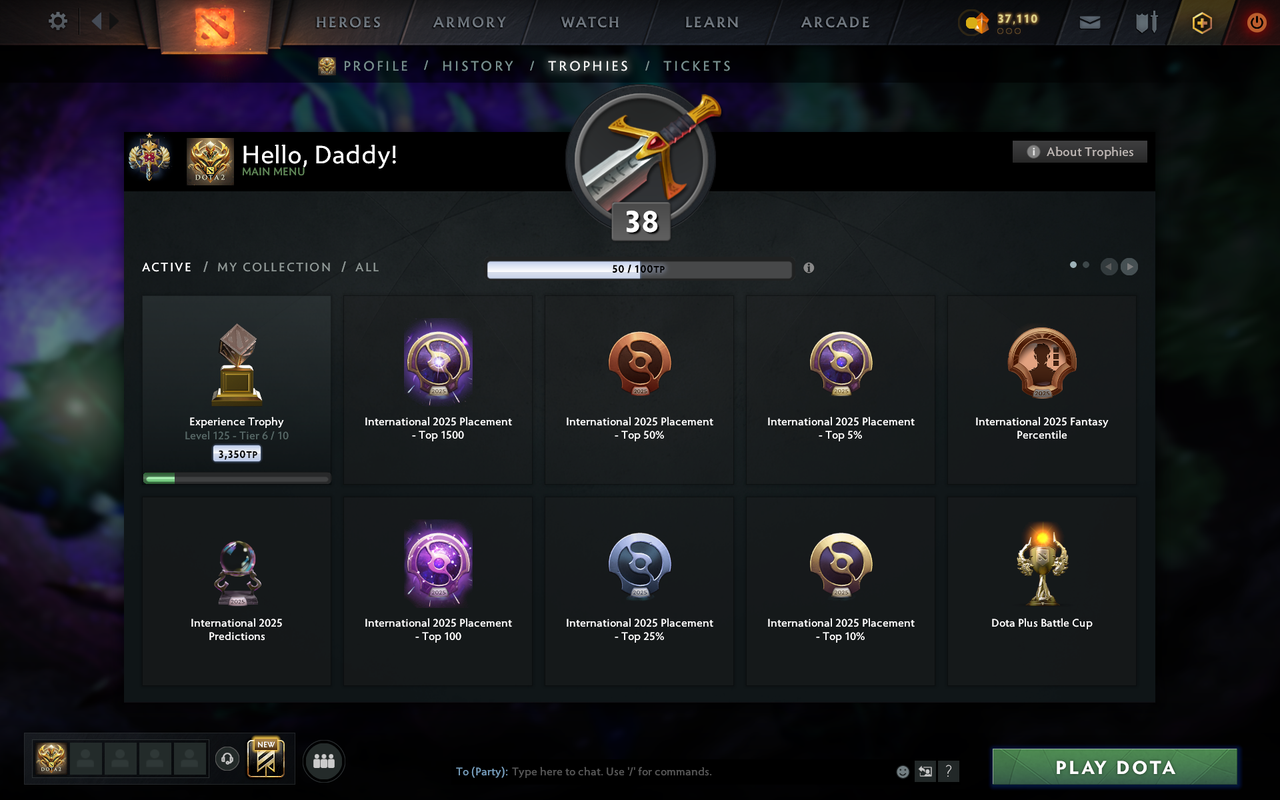The image size is (1280, 800).
Task: Click the previous page trophy arrow
Action: (x=1108, y=266)
